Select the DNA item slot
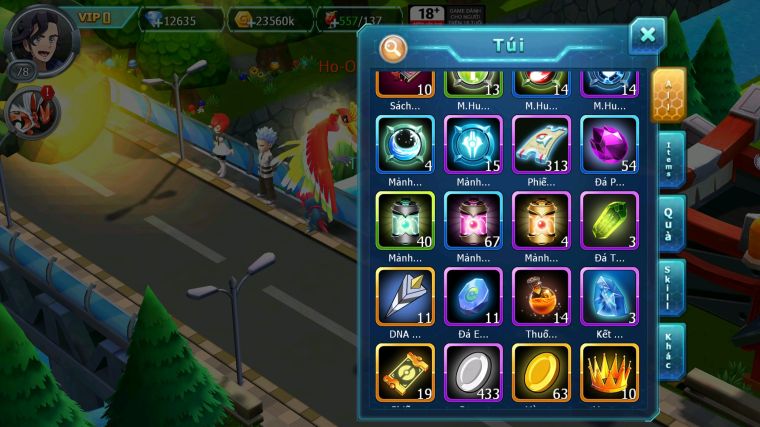This screenshot has width=760, height=427. tap(405, 297)
